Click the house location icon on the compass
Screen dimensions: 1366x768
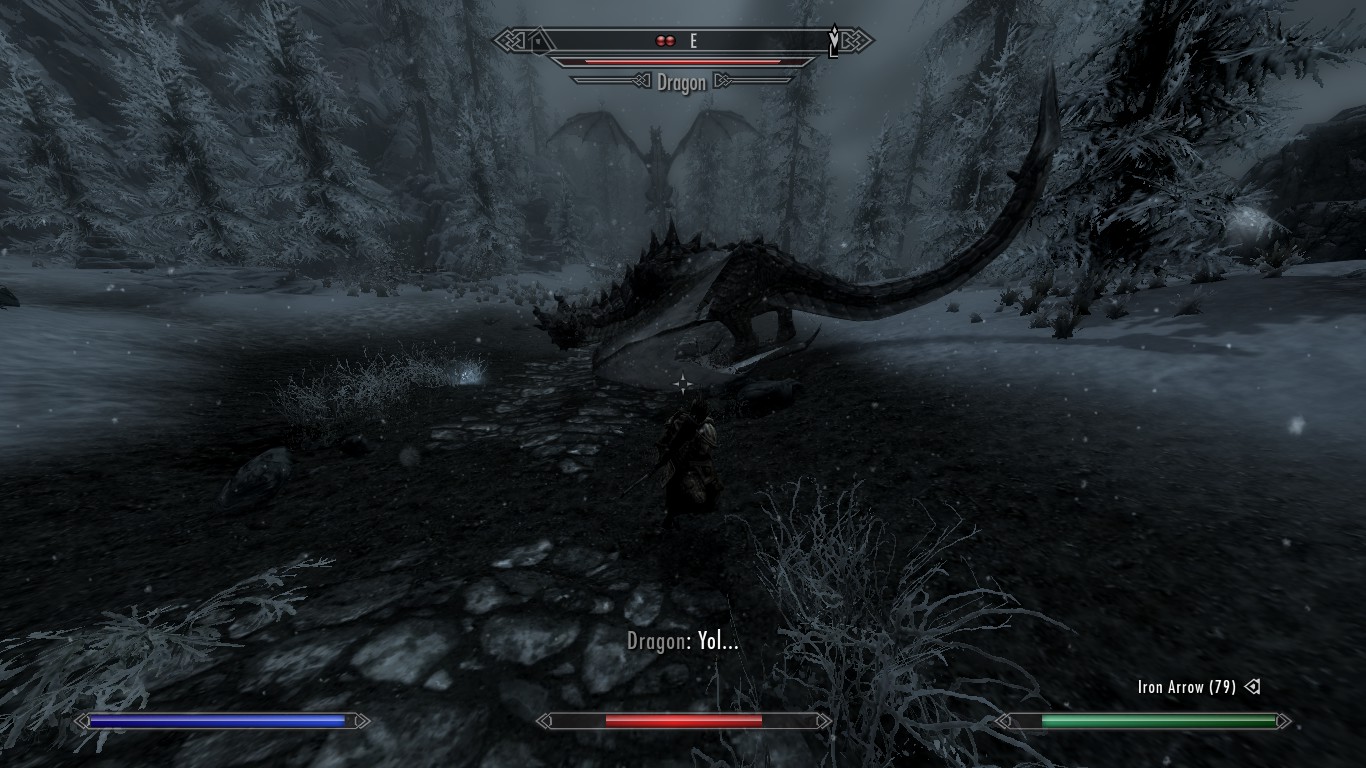point(539,39)
